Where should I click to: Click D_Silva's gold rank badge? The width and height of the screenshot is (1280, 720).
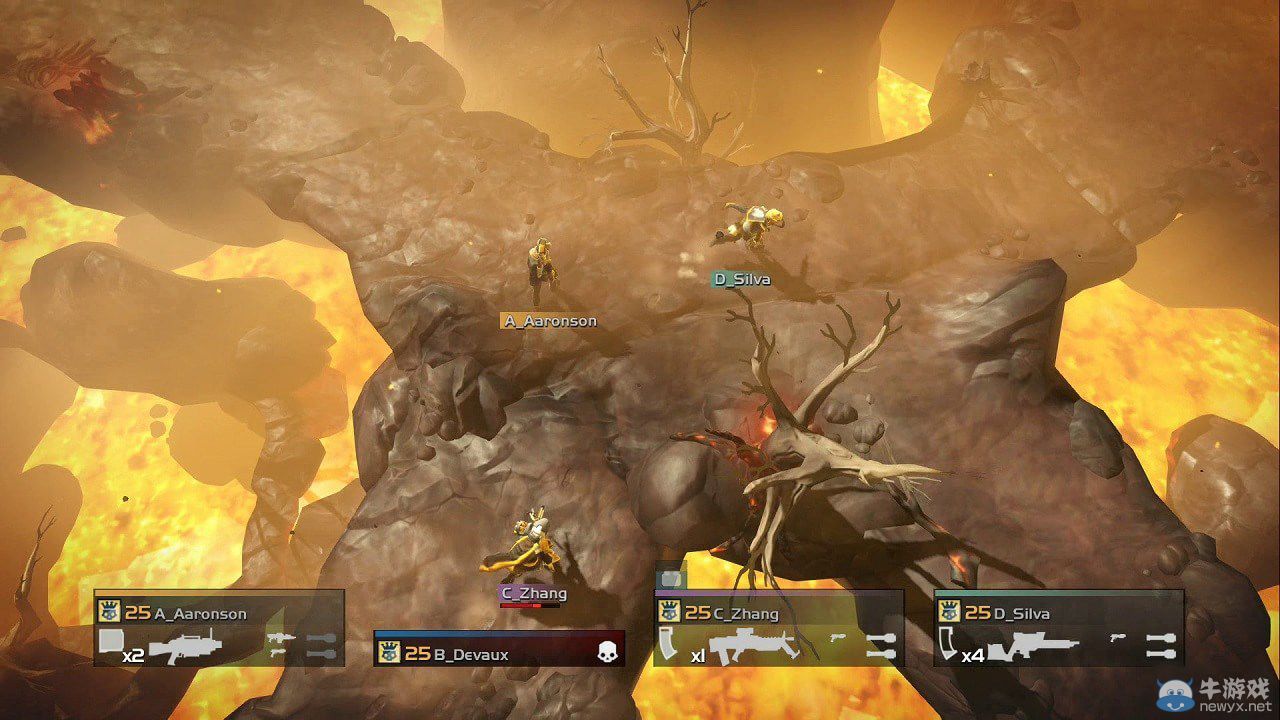(x=949, y=611)
